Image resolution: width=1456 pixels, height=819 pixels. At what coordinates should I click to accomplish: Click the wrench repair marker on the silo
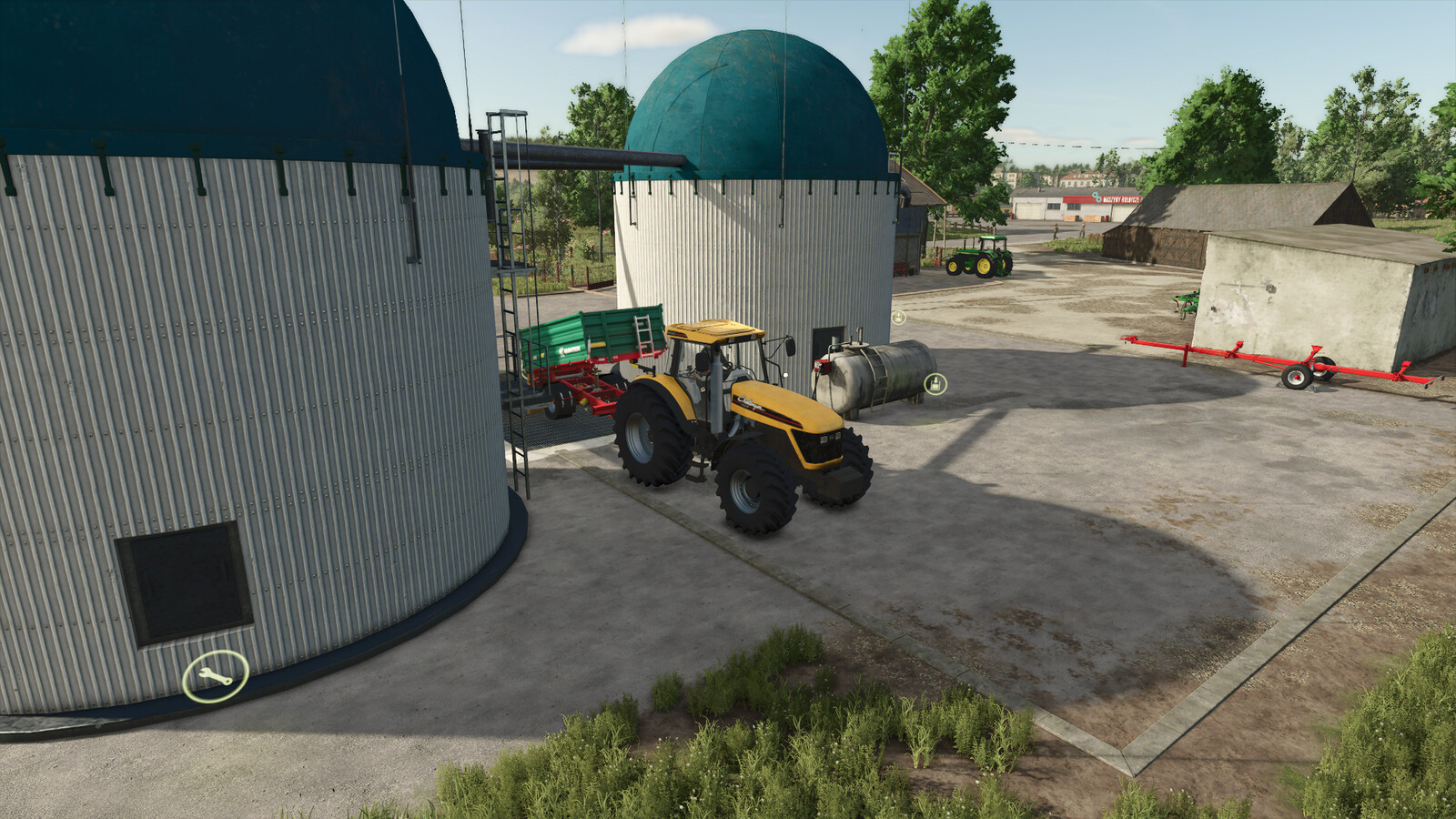(214, 674)
